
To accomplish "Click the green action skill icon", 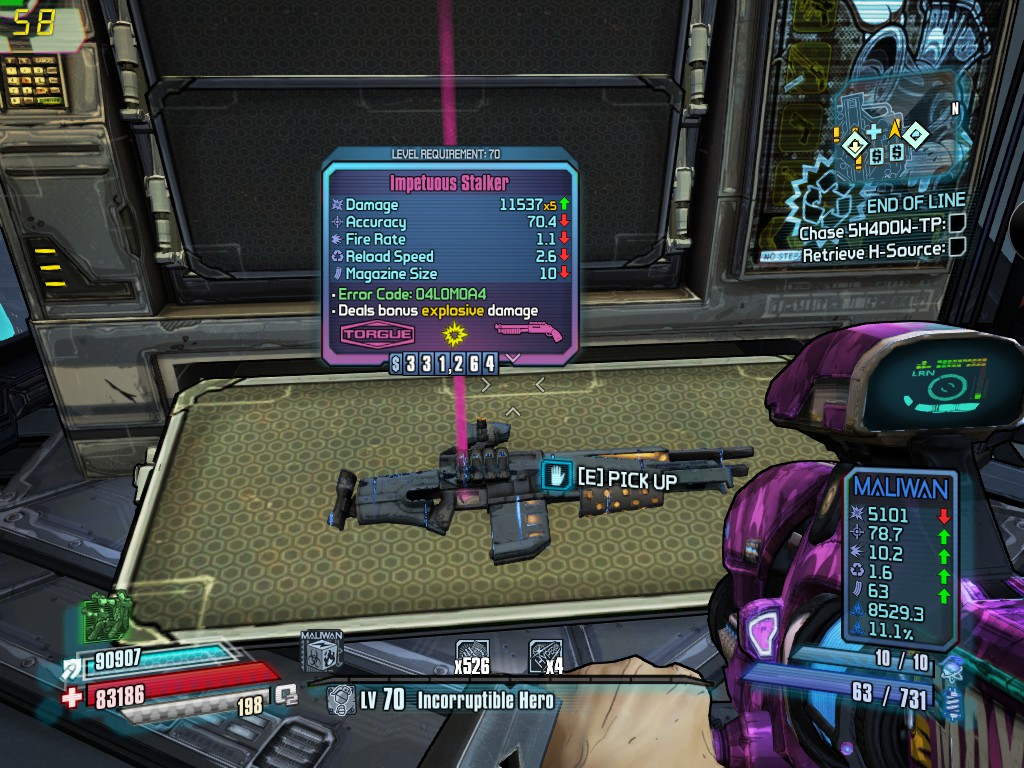I will (110, 613).
